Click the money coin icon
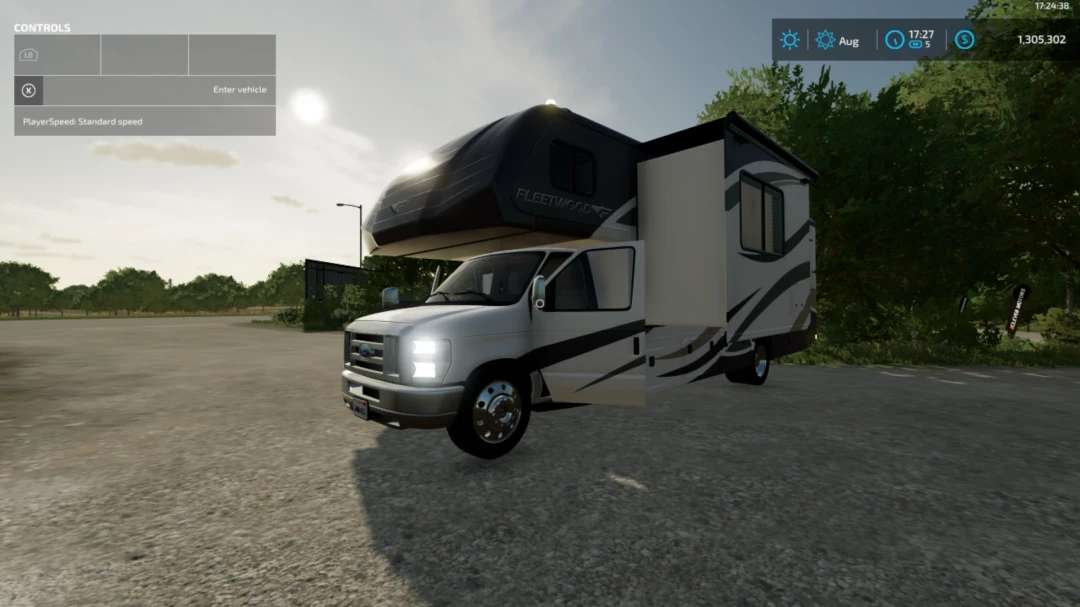The image size is (1080, 607). [964, 40]
